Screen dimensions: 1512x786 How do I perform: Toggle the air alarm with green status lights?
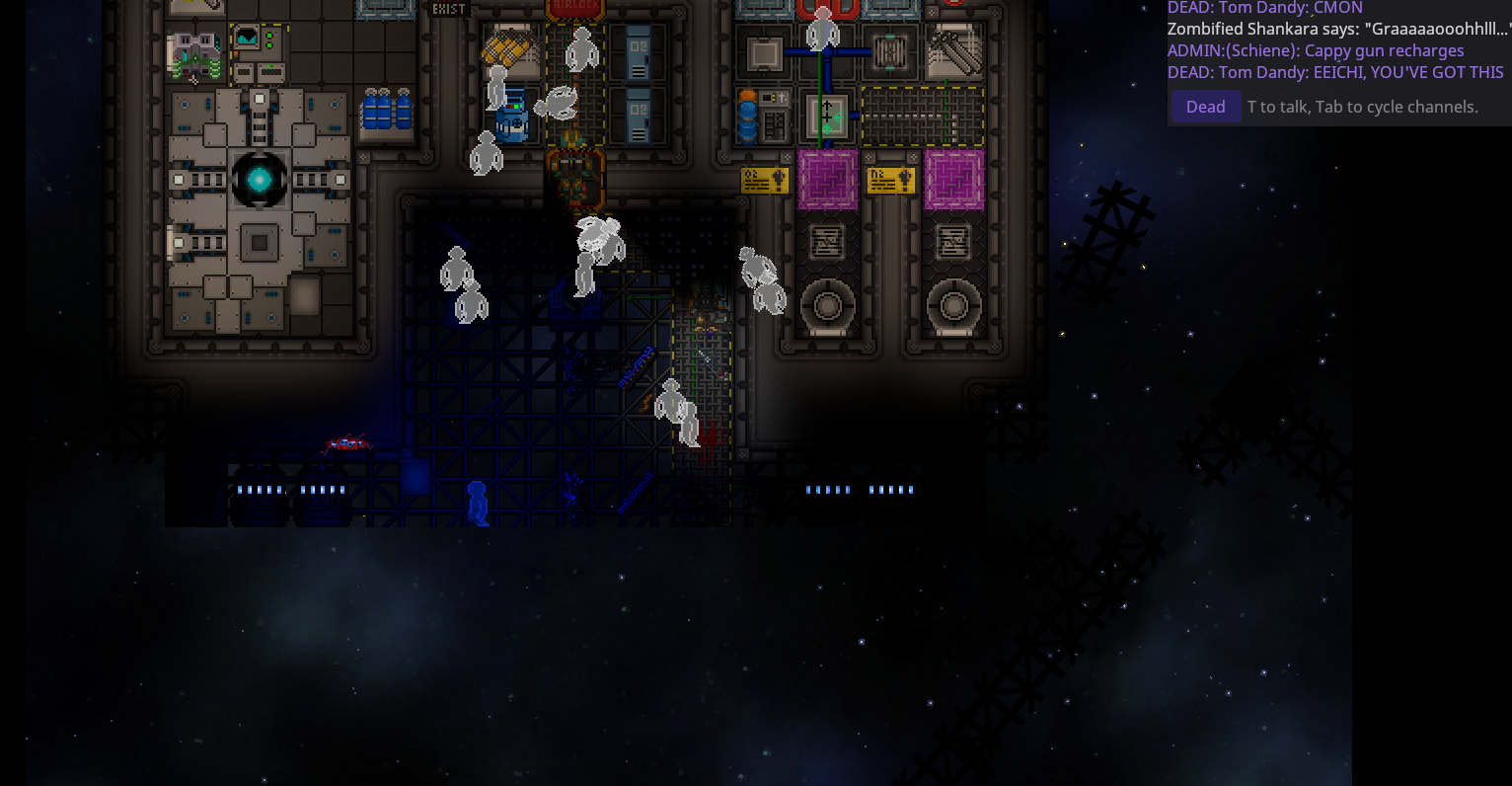click(269, 38)
